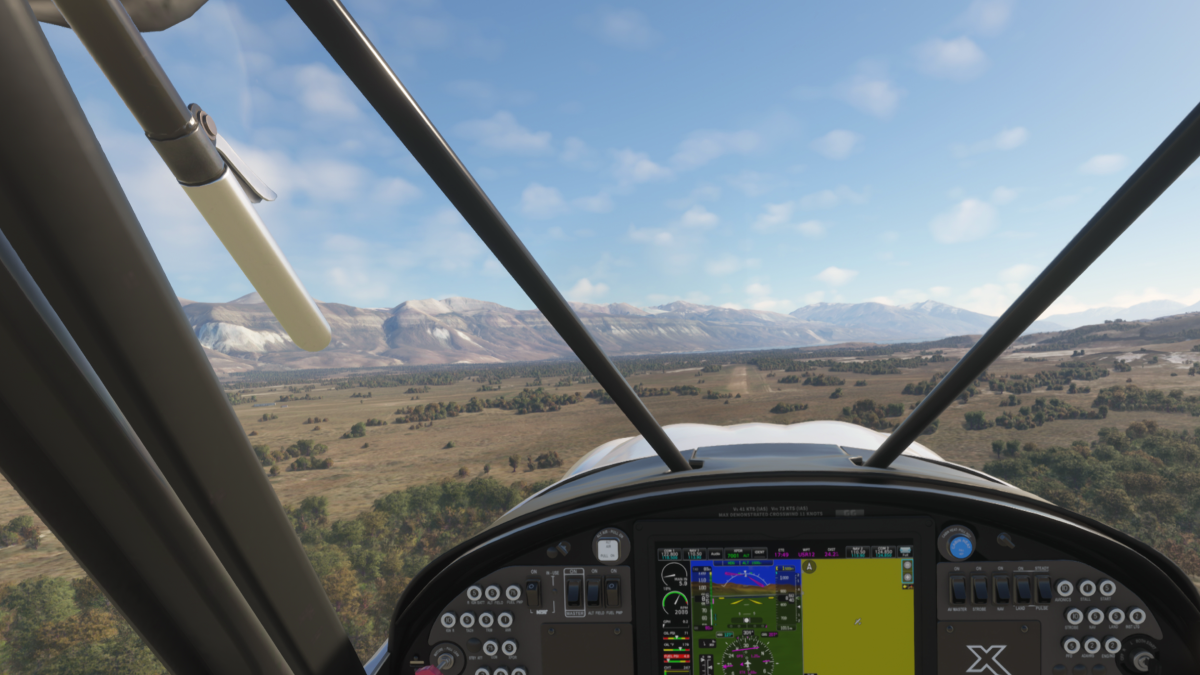The image size is (1200, 675).
Task: Toggle the ALT FIELD switch
Action: click(x=593, y=592)
